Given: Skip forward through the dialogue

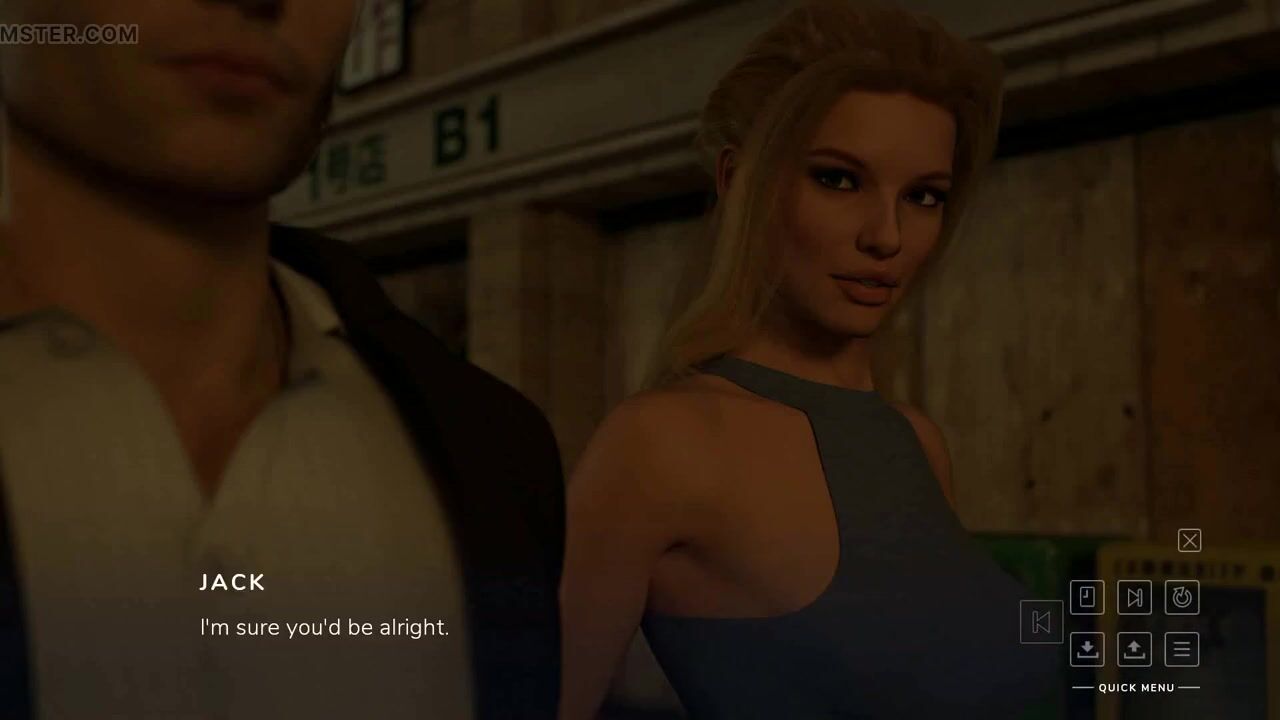Looking at the screenshot, I should tap(1134, 598).
